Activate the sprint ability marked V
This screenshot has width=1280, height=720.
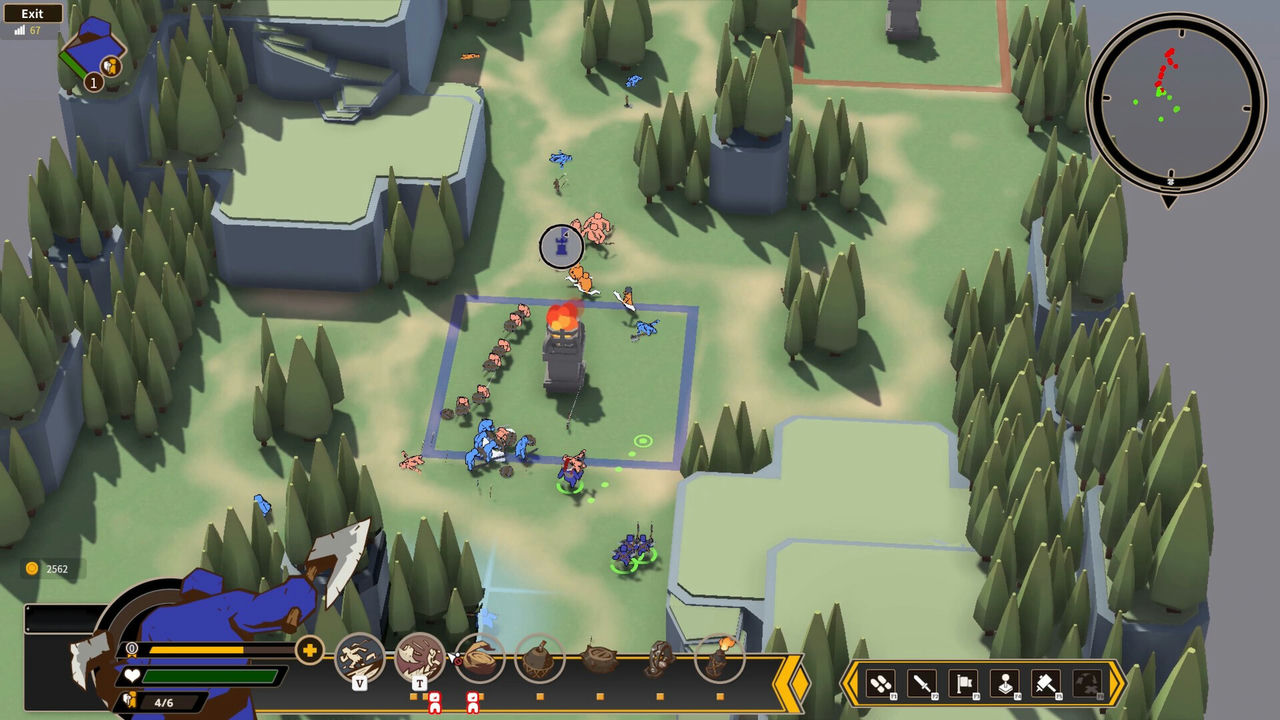click(360, 658)
